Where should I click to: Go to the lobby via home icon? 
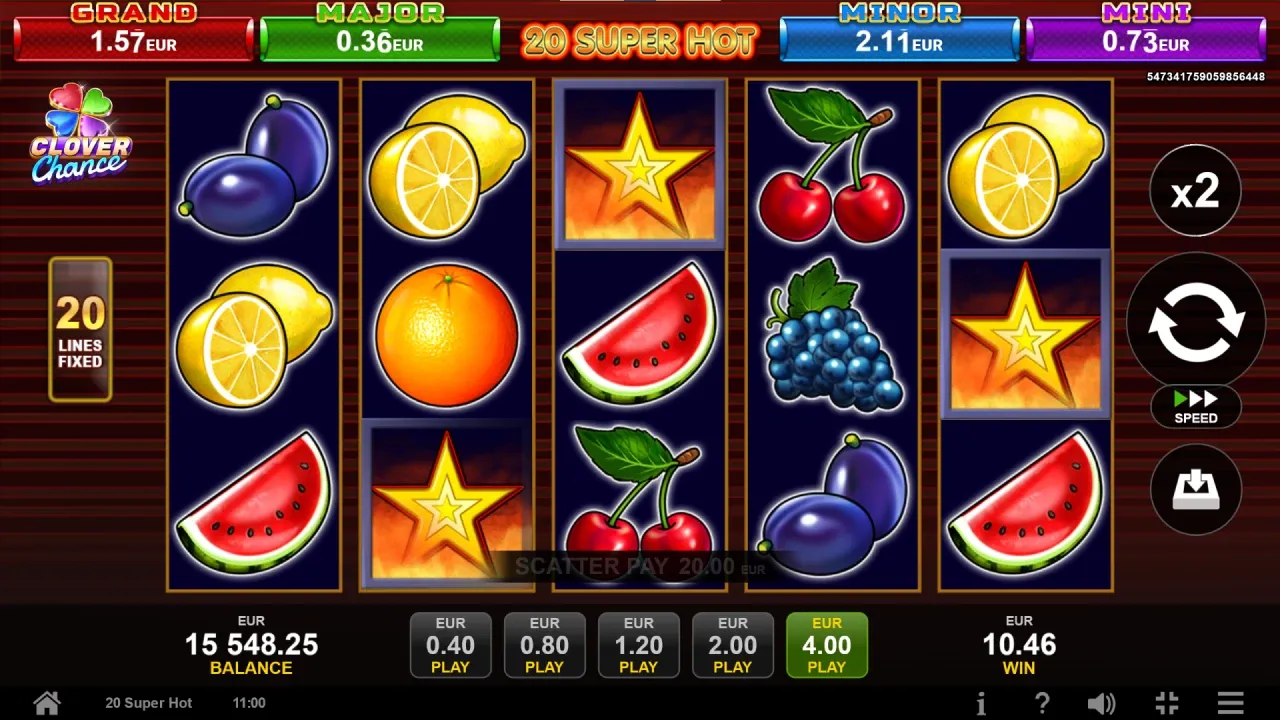[47, 702]
